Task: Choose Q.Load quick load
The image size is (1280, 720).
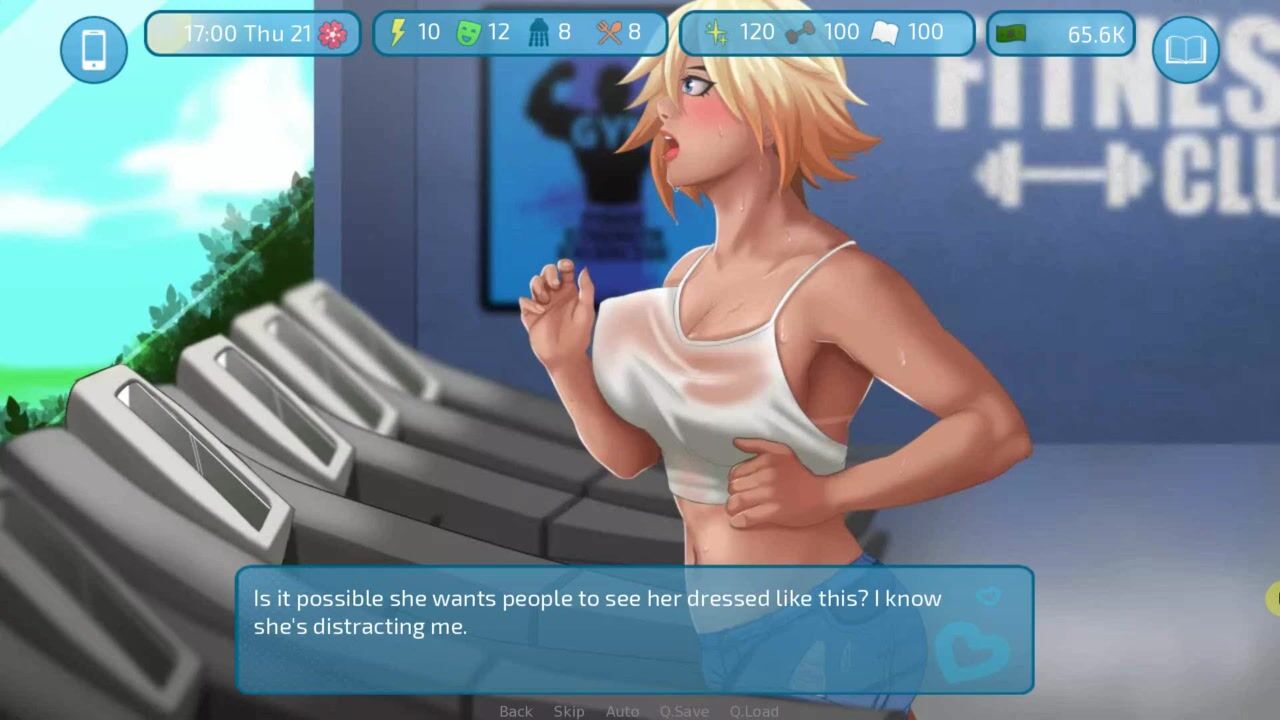Action: 754,711
